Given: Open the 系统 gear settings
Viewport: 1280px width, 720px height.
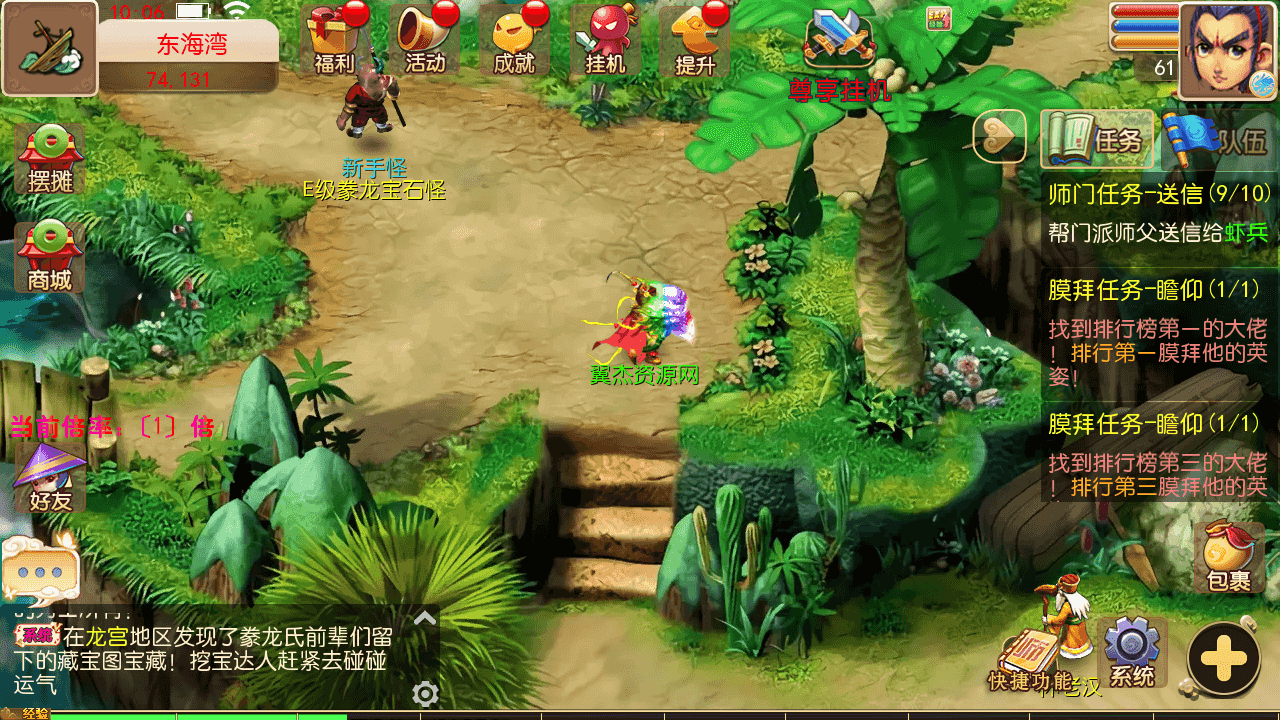Looking at the screenshot, I should pos(1131,652).
